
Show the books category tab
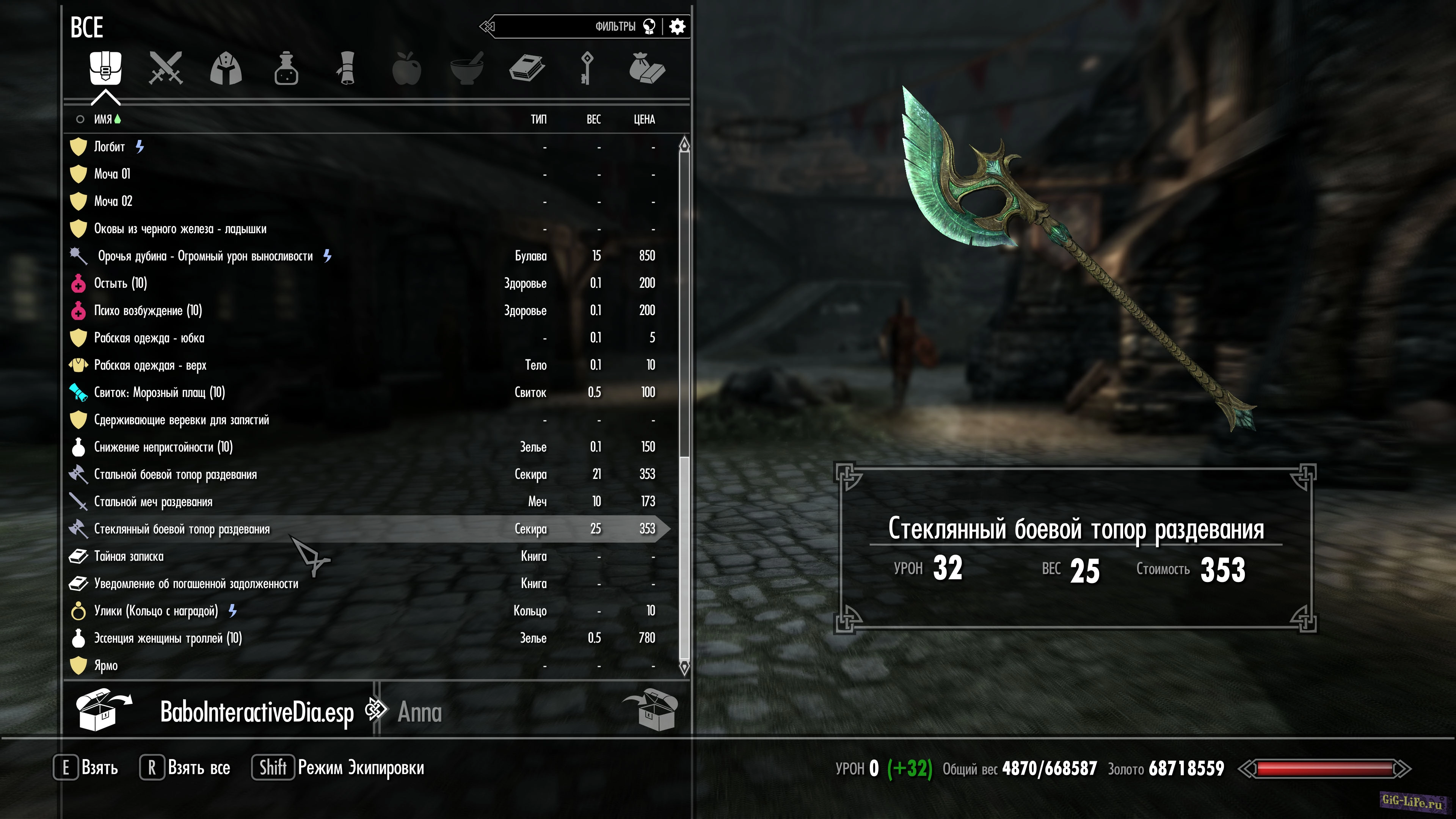coord(527,68)
